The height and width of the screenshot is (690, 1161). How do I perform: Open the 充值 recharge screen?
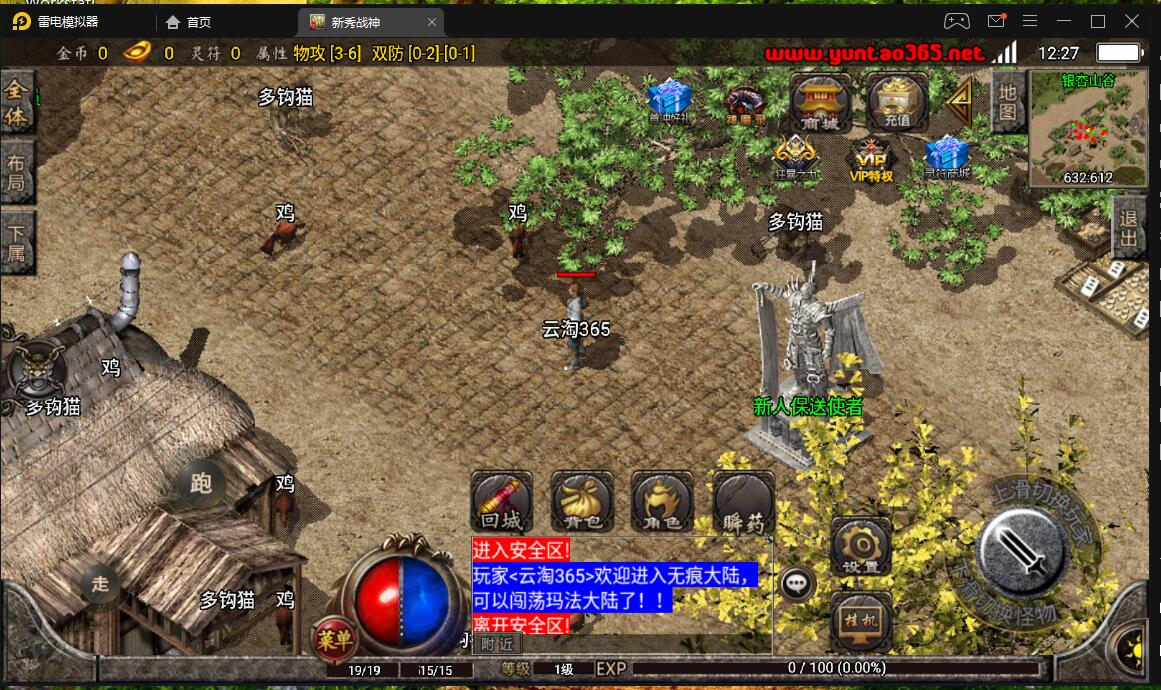pyautogui.click(x=896, y=101)
